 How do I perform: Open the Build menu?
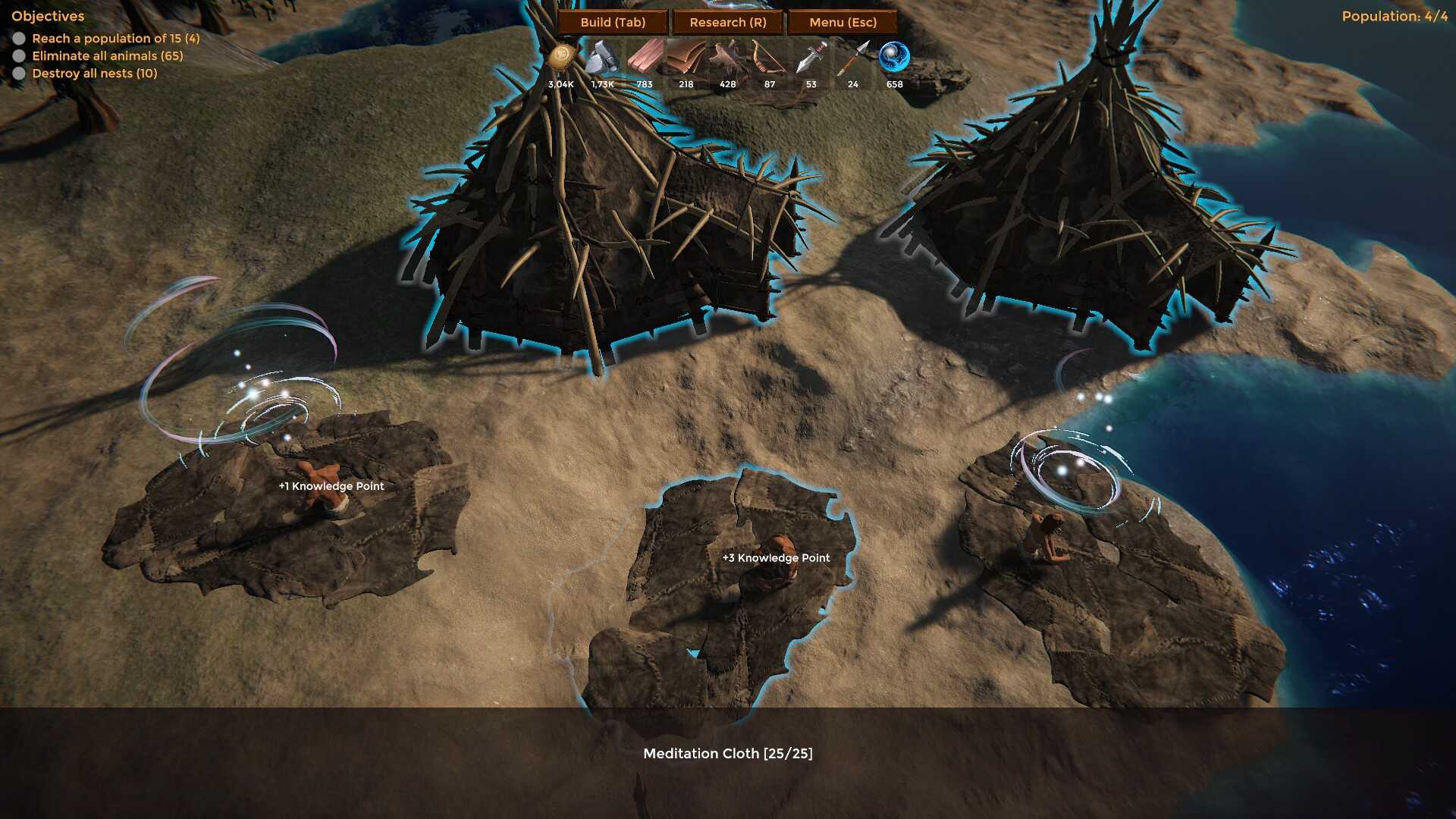click(613, 22)
